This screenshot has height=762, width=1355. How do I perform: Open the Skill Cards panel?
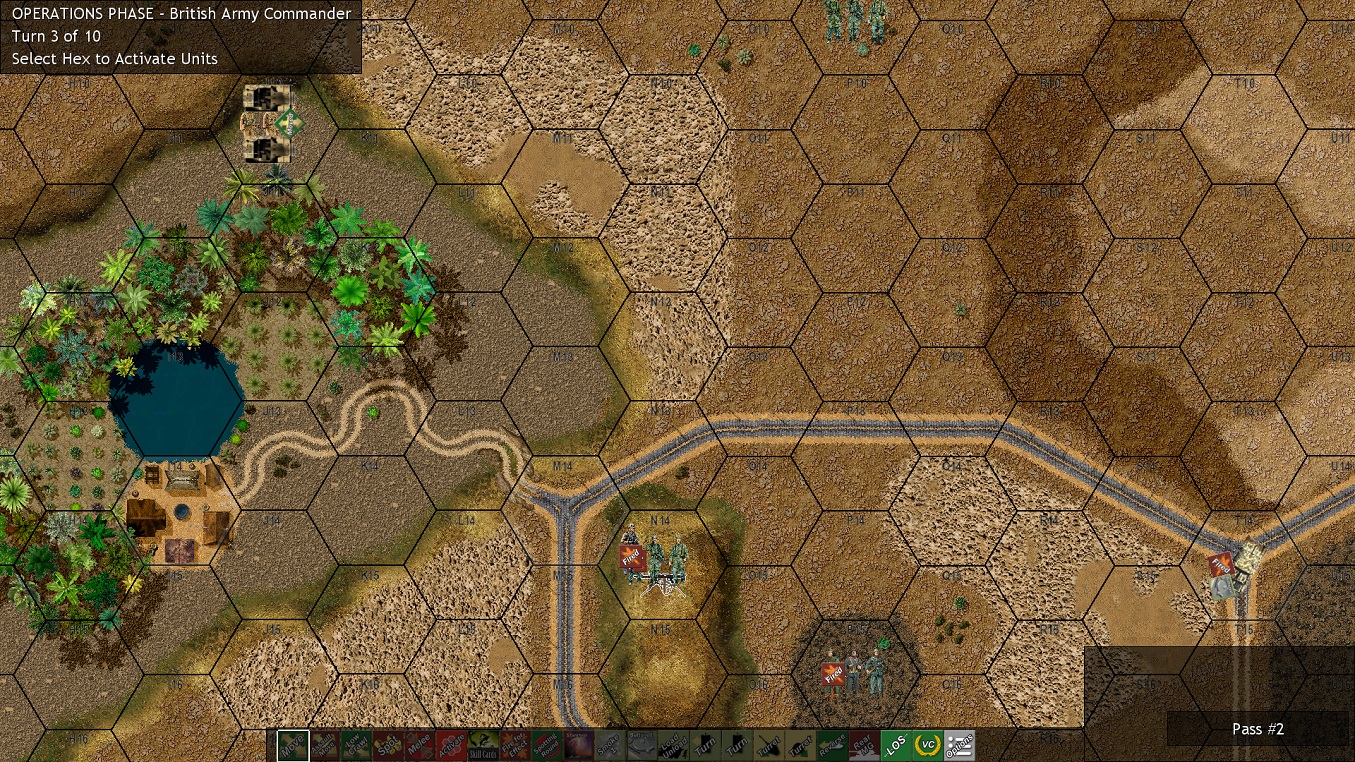point(482,744)
